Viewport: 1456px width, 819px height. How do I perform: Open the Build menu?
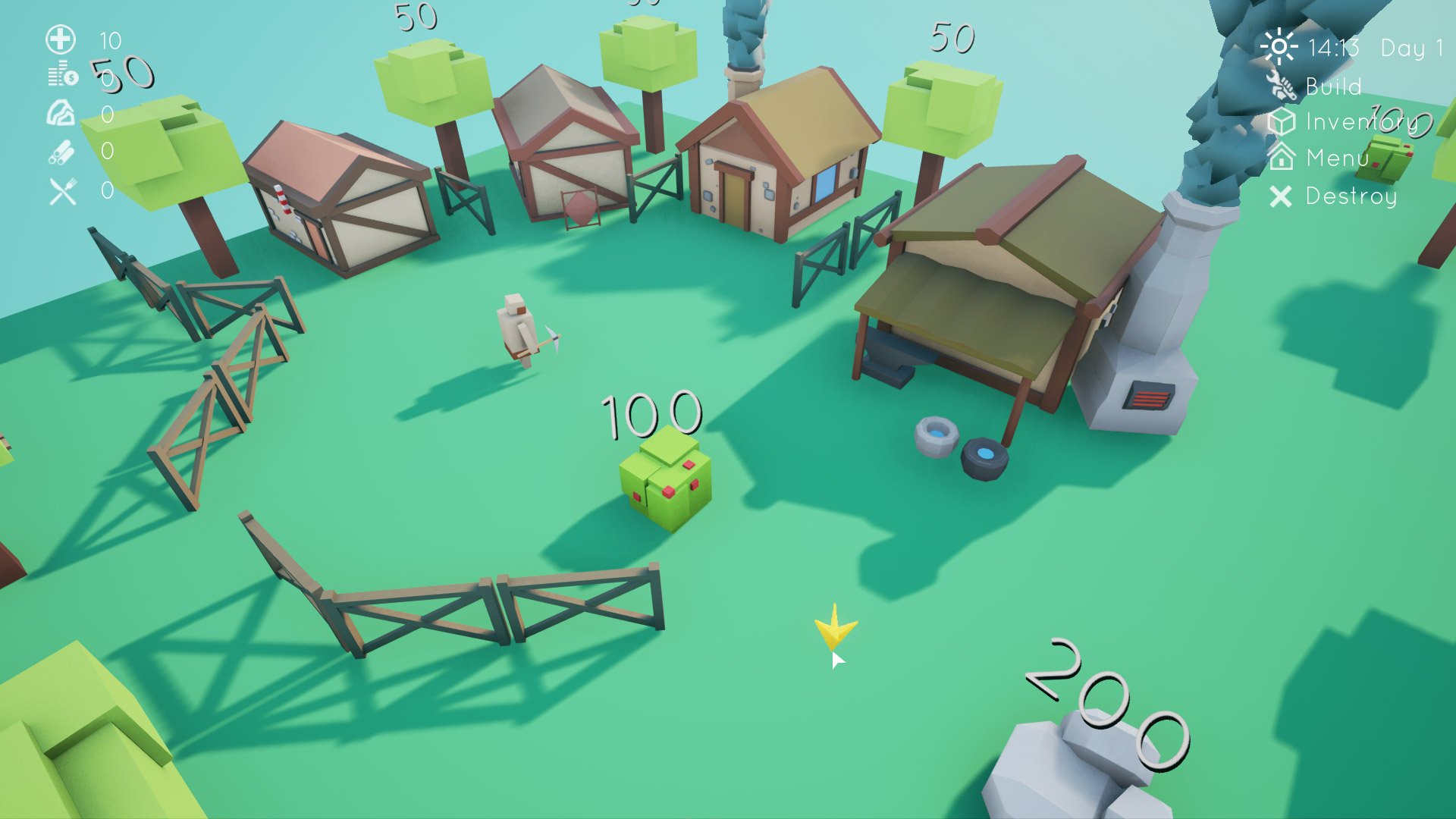coord(1335,86)
